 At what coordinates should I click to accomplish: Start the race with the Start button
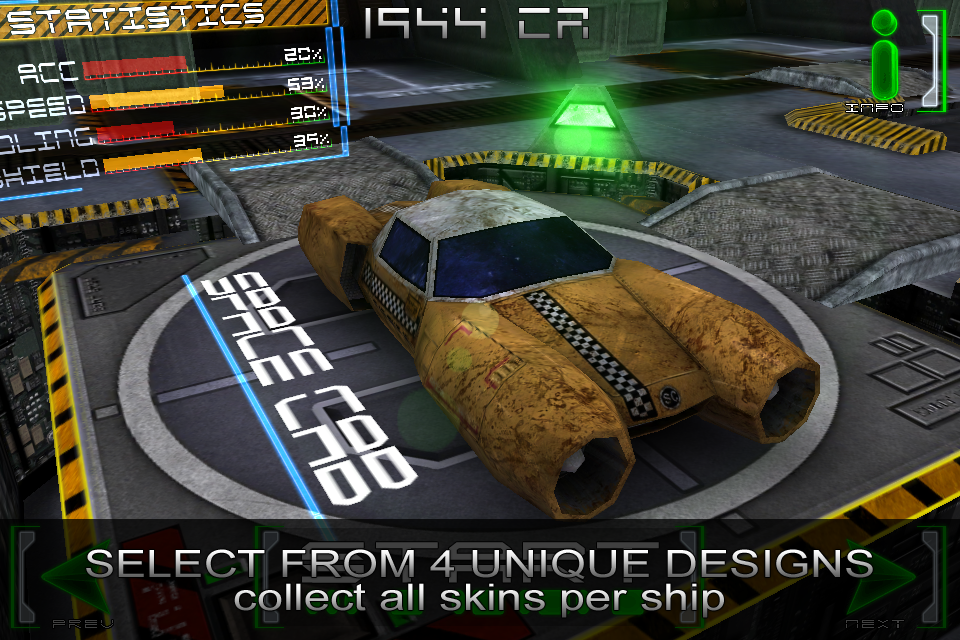coord(478,581)
